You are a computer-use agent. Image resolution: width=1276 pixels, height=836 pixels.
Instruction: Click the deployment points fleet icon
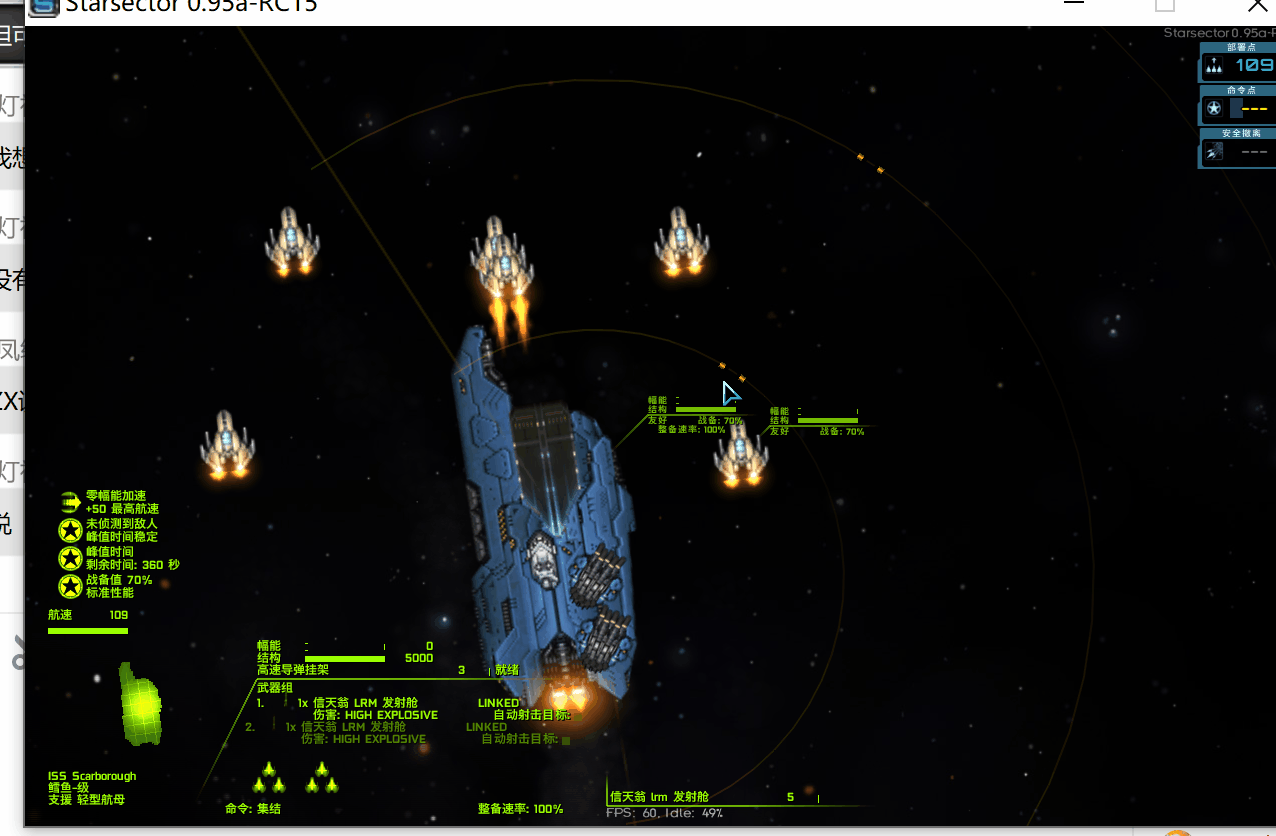tap(1214, 66)
